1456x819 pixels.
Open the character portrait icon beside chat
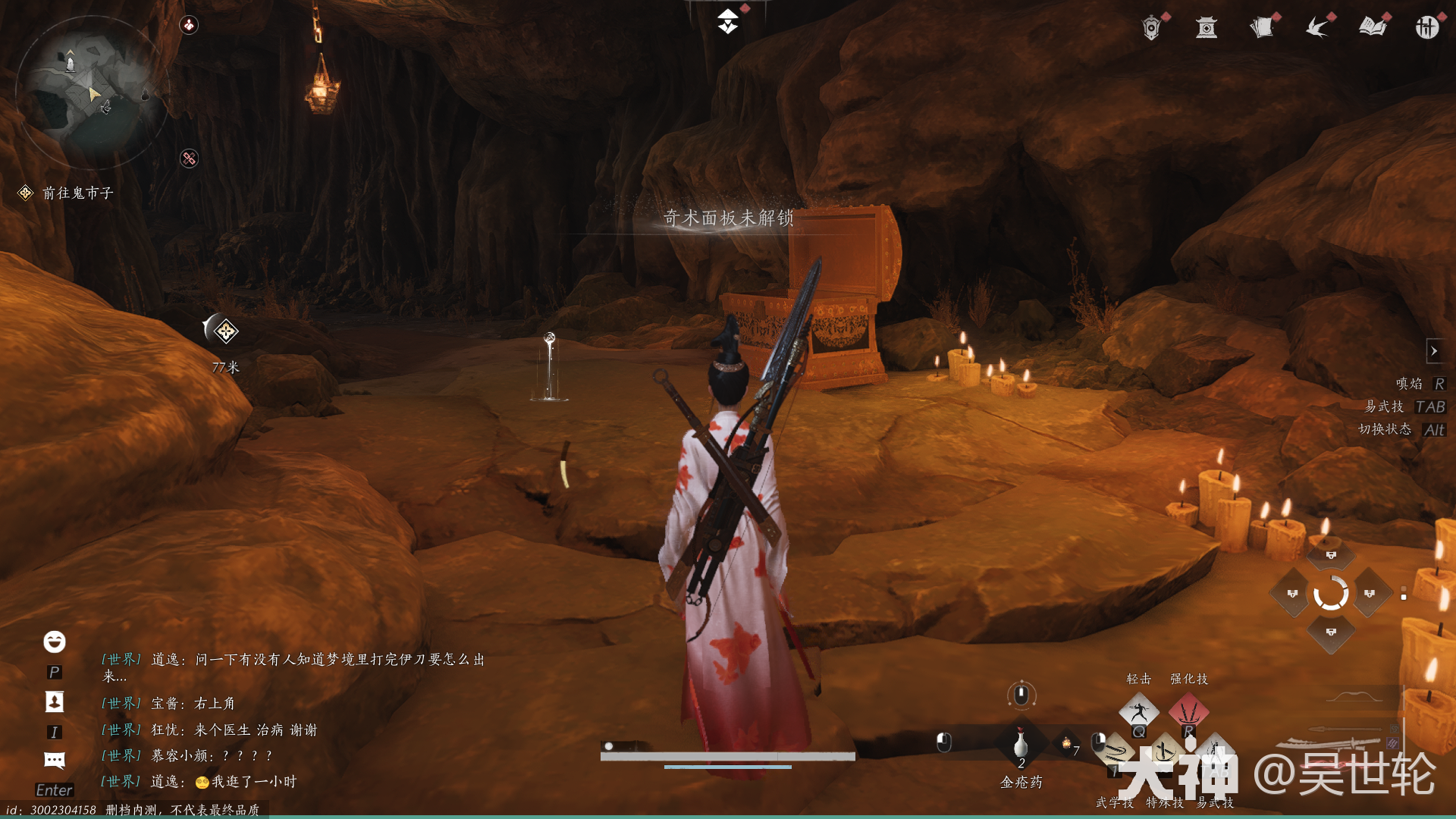55,701
